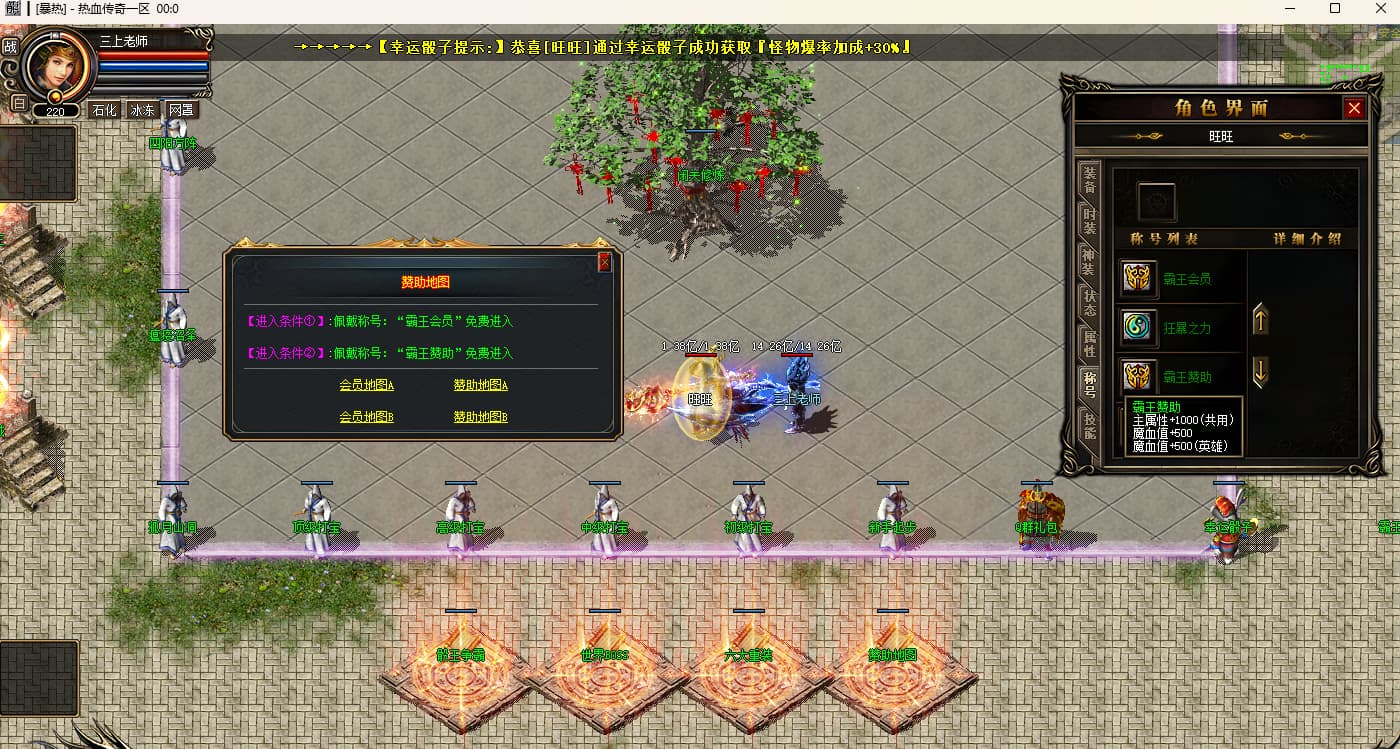Click the 石化 status button
Screen dimensions: 1400x749
pos(104,110)
